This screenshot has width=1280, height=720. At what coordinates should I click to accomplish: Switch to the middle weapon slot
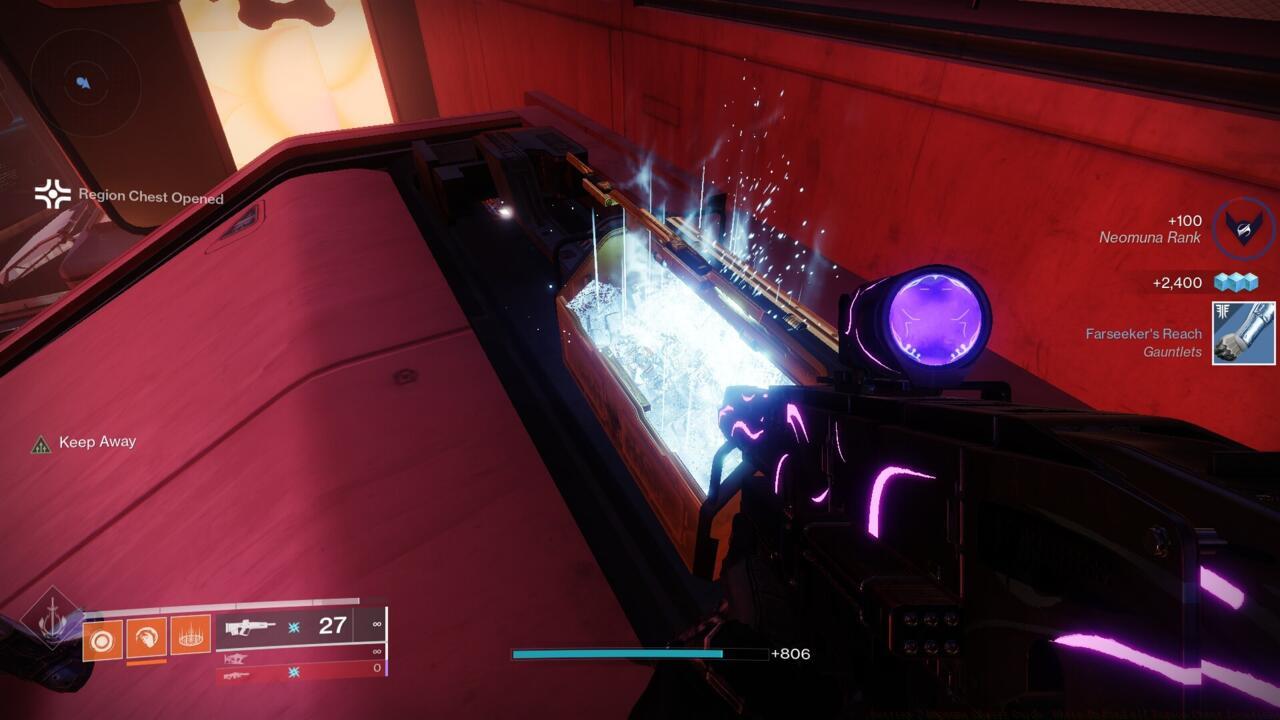pos(300,658)
